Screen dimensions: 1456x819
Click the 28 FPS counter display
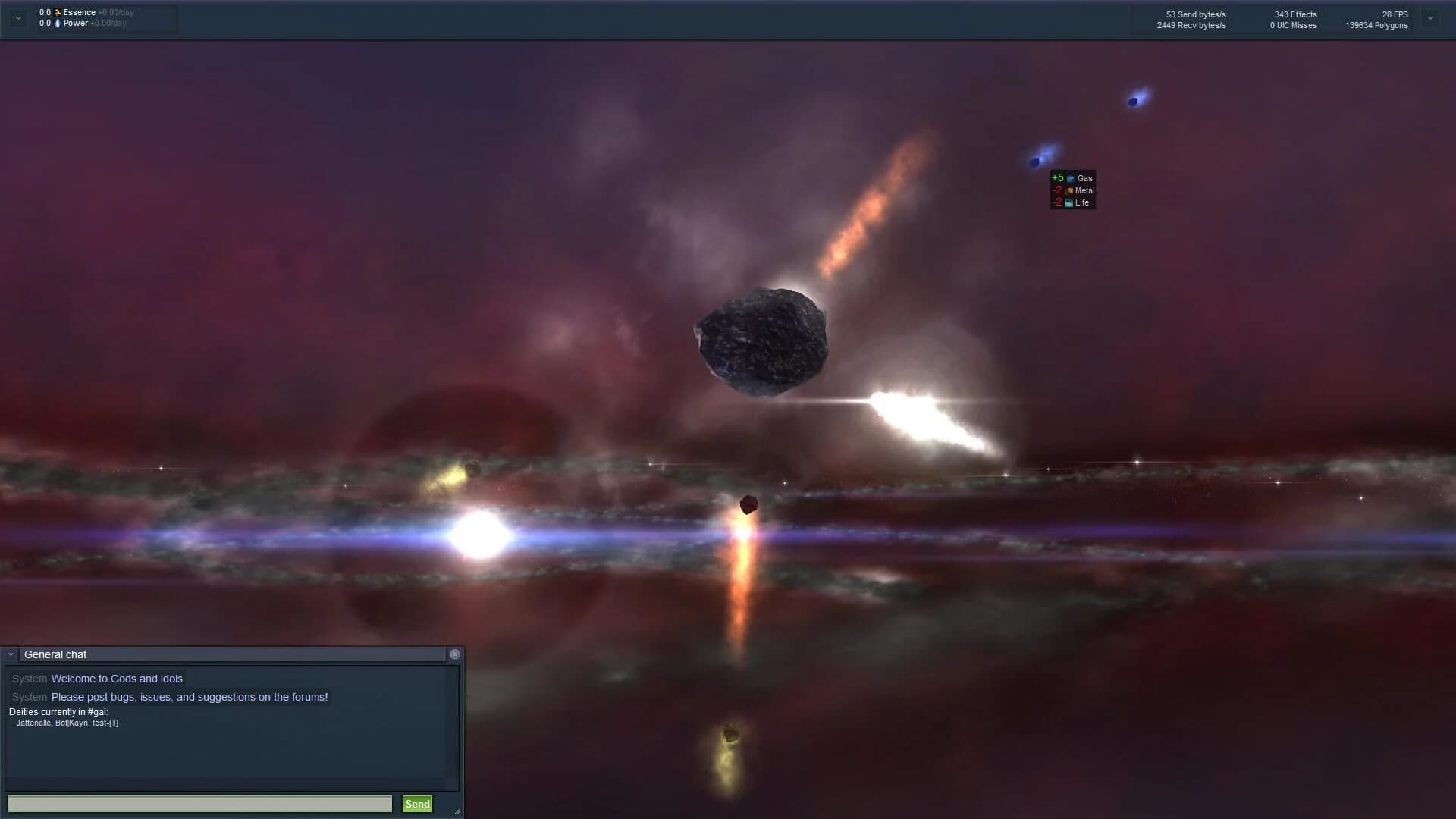pyautogui.click(x=1394, y=14)
